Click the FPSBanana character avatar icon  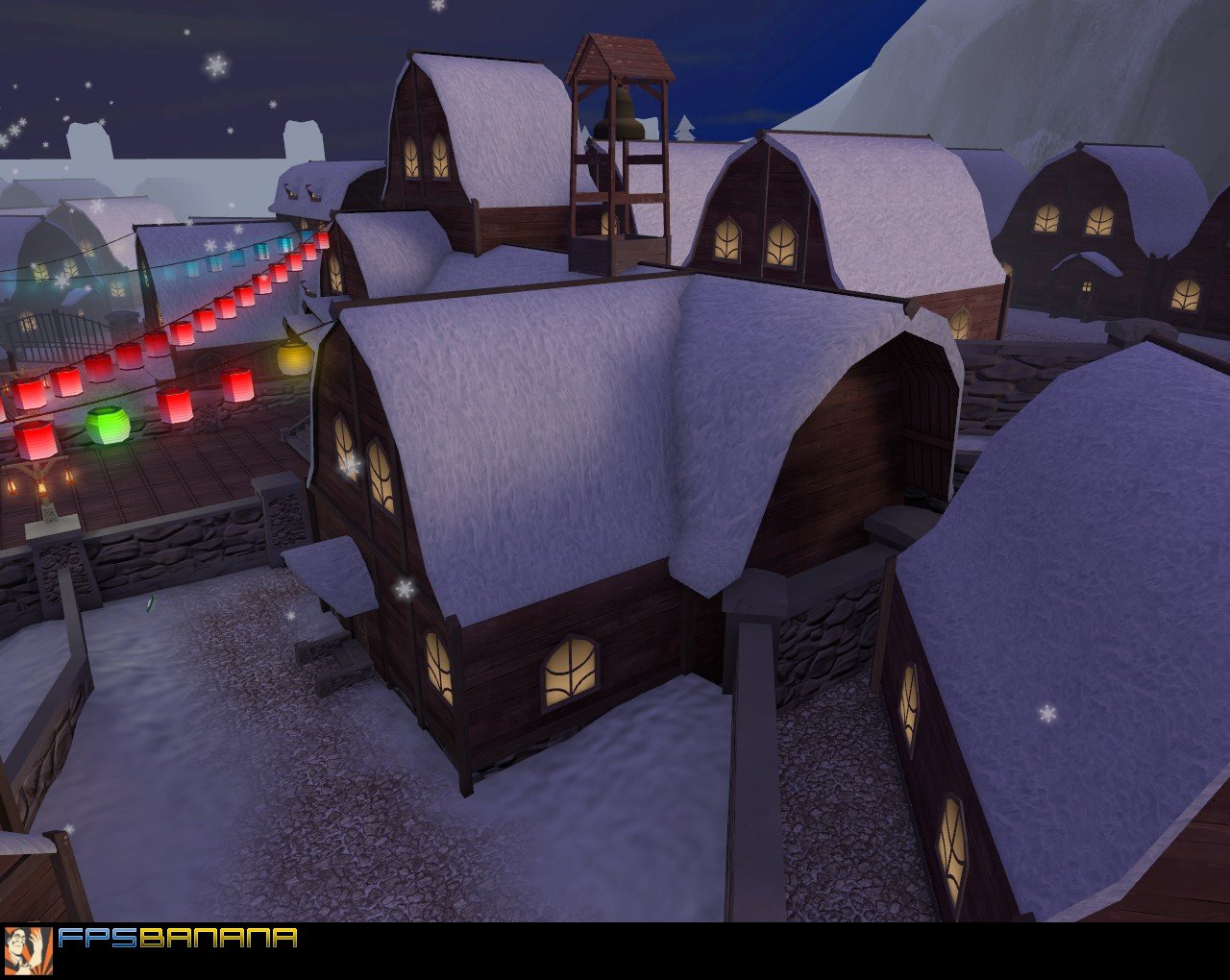pyautogui.click(x=29, y=951)
